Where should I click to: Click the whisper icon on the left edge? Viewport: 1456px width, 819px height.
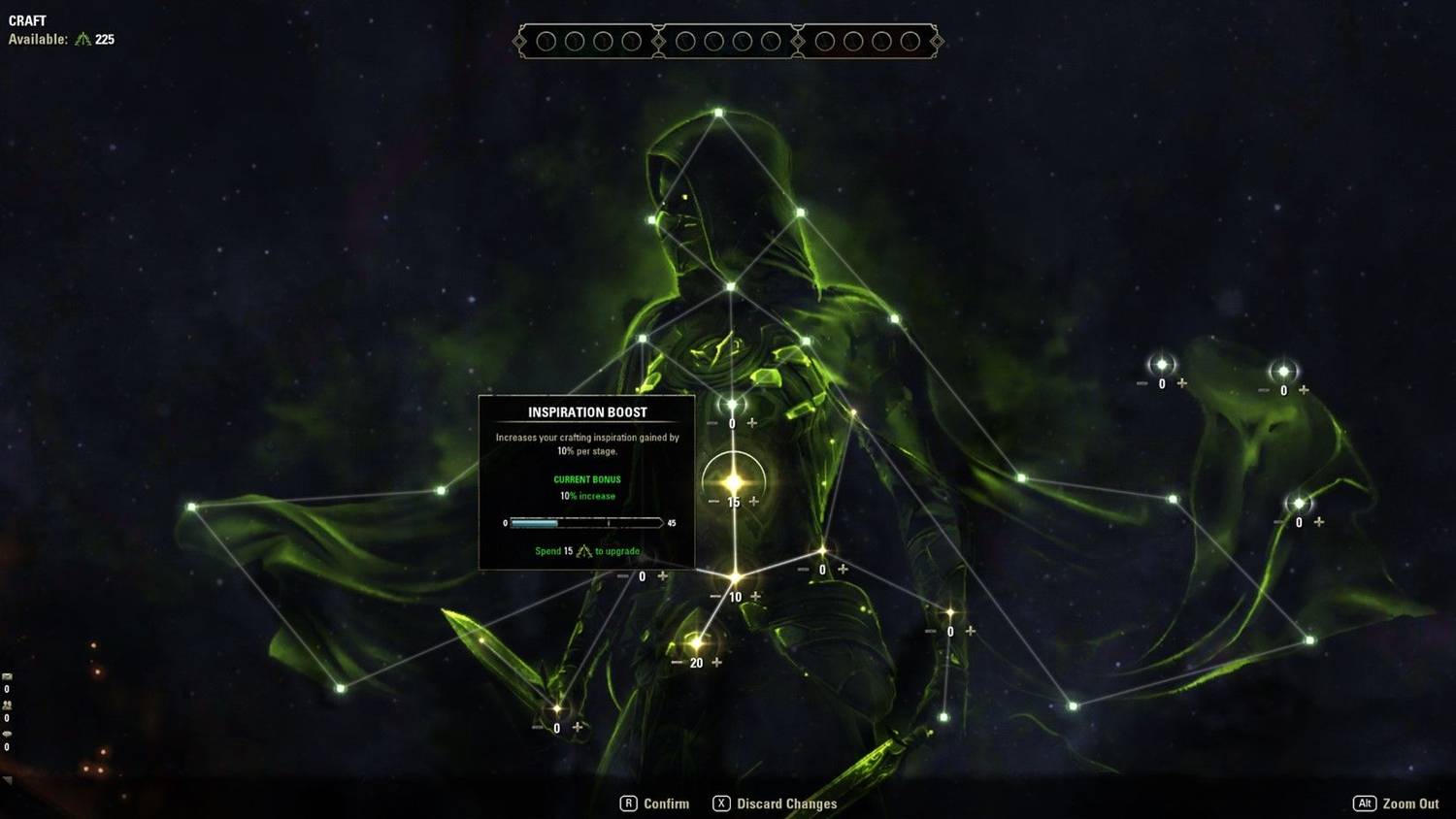[x=7, y=734]
